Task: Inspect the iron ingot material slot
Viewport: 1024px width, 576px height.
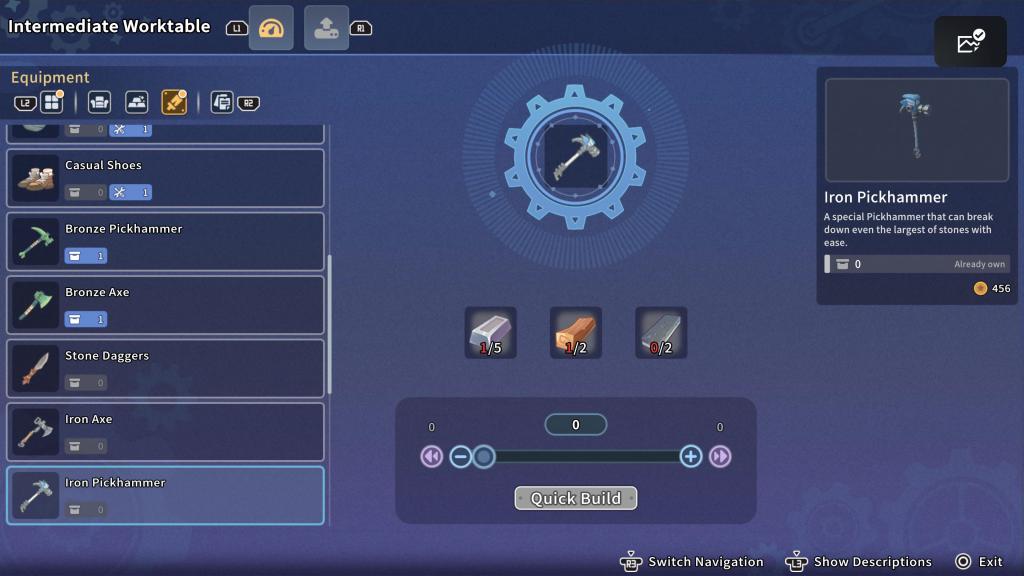Action: (x=490, y=333)
